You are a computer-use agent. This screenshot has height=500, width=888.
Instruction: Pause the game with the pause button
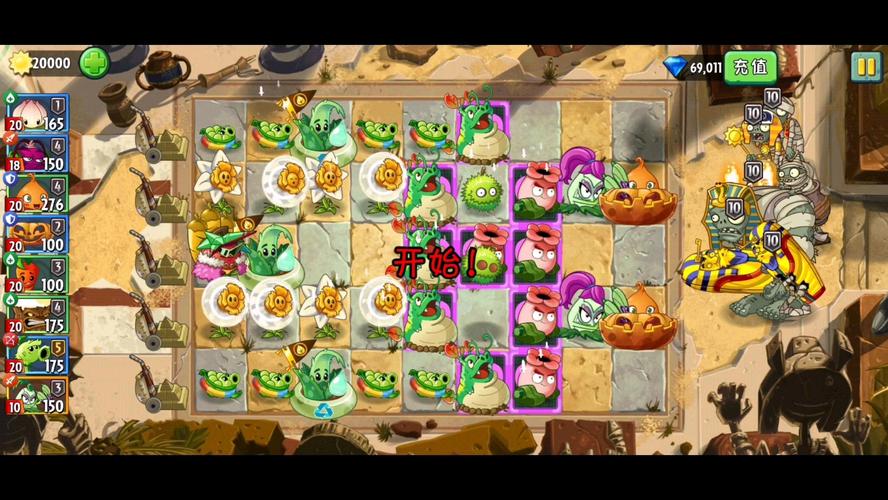(865, 66)
